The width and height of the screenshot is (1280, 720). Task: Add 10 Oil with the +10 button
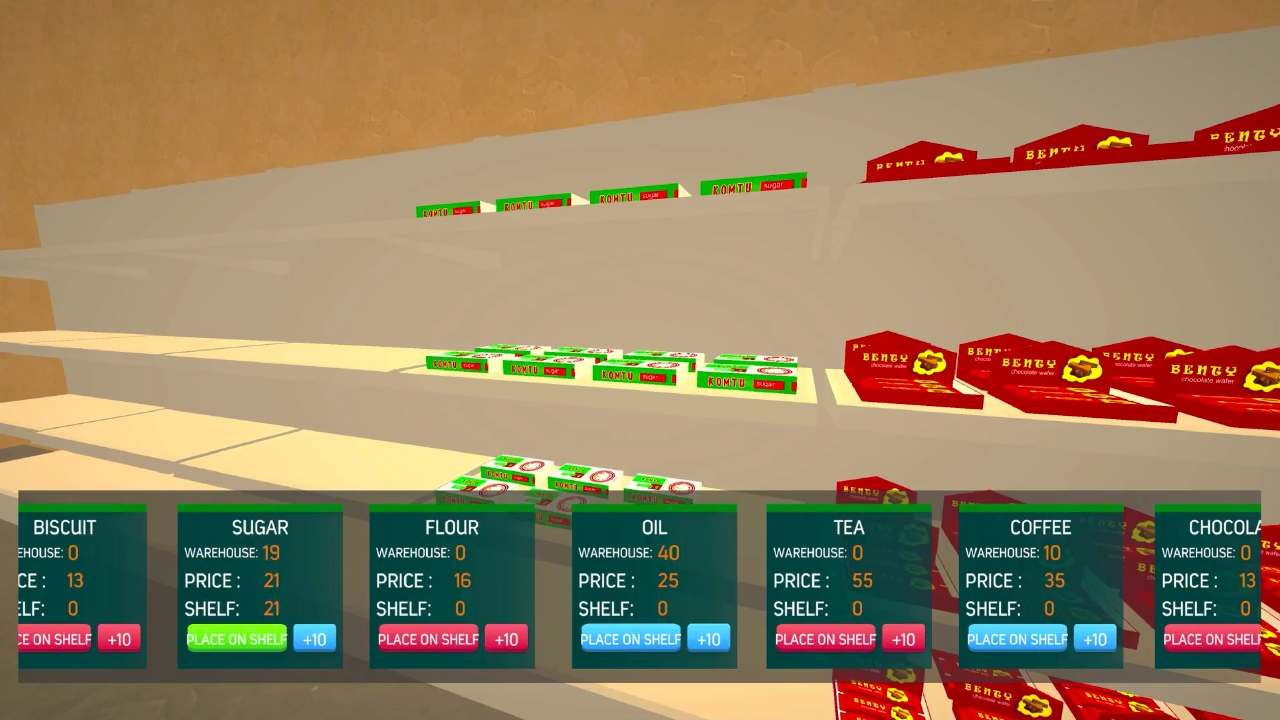709,639
